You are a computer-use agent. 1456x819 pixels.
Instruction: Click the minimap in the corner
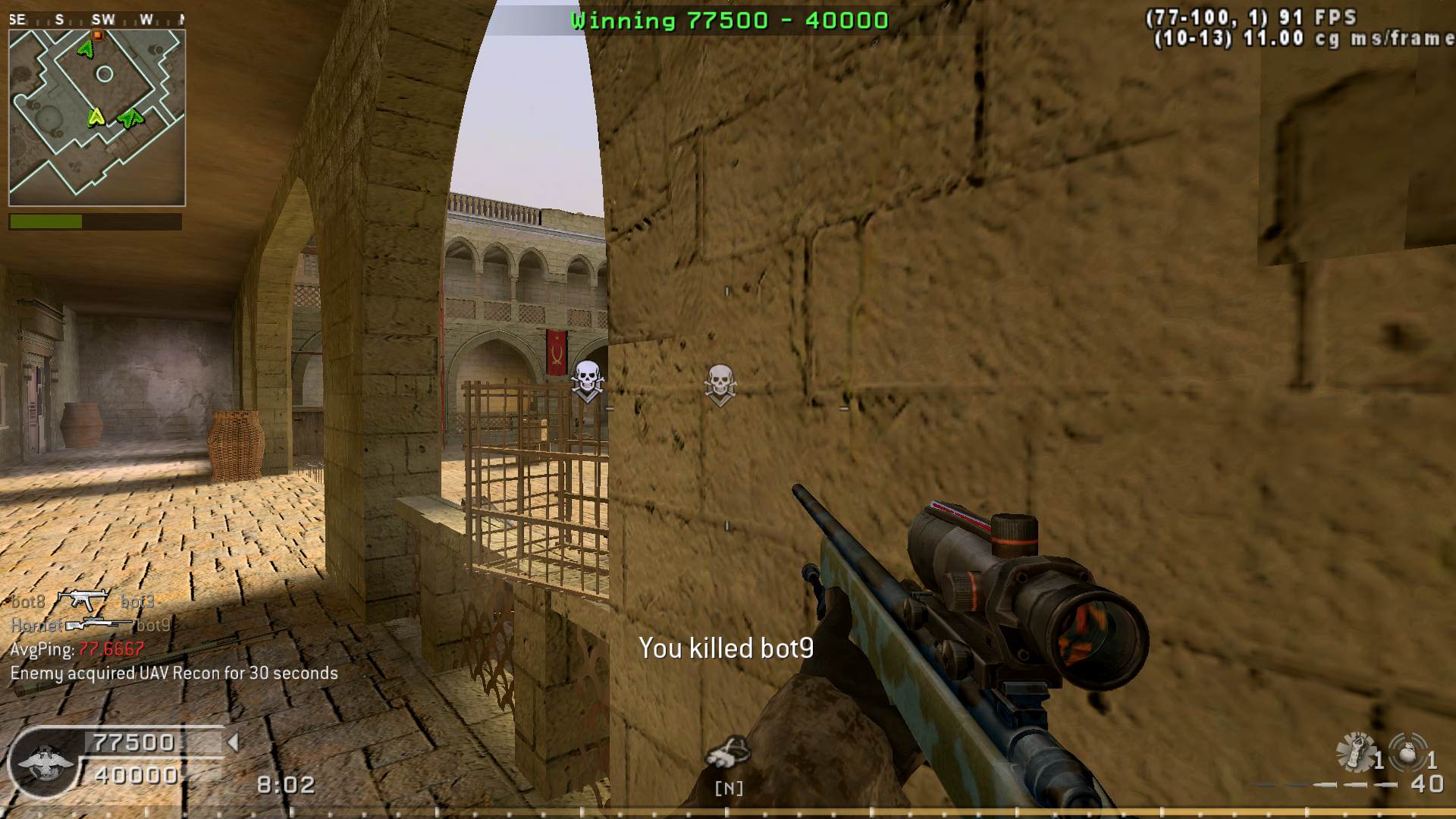[x=97, y=118]
